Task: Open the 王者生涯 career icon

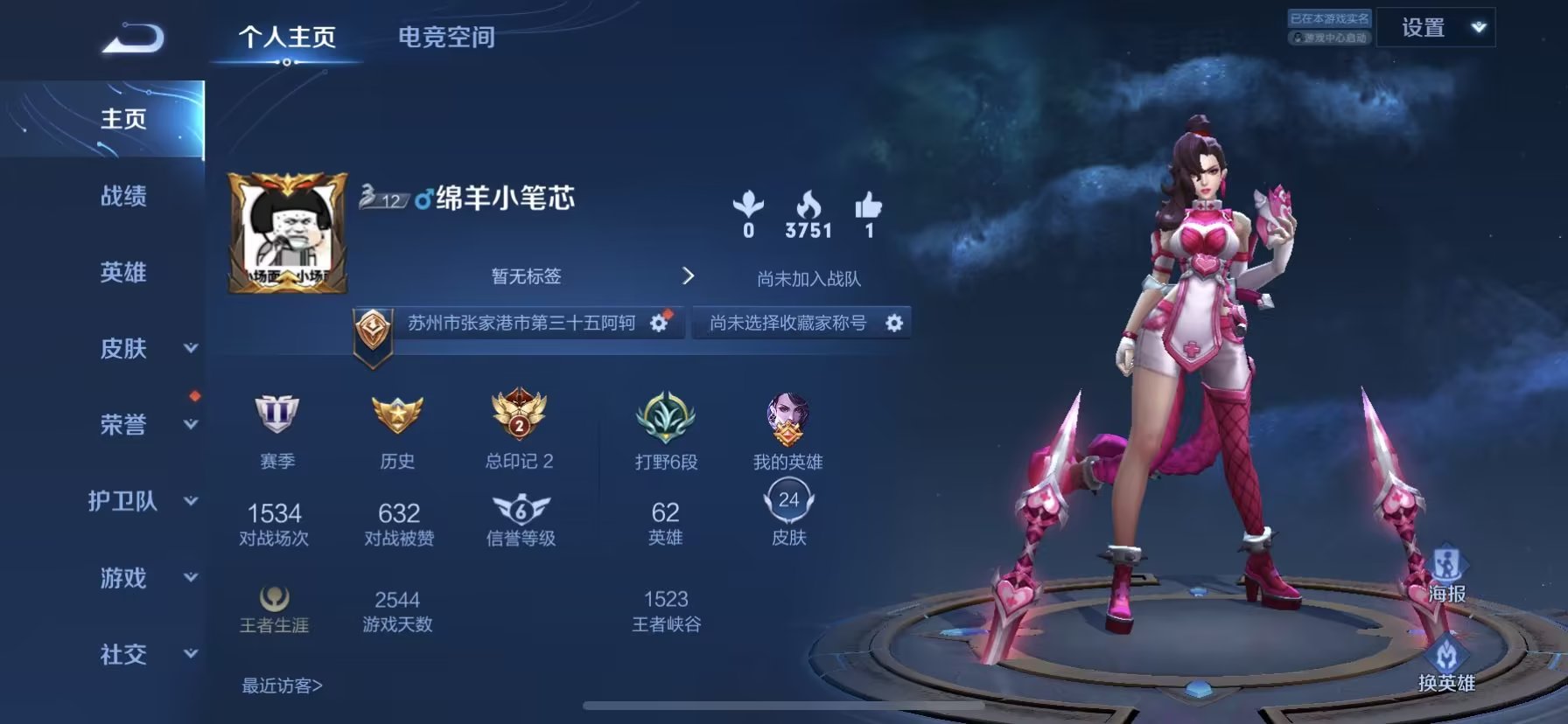Action: tap(275, 599)
